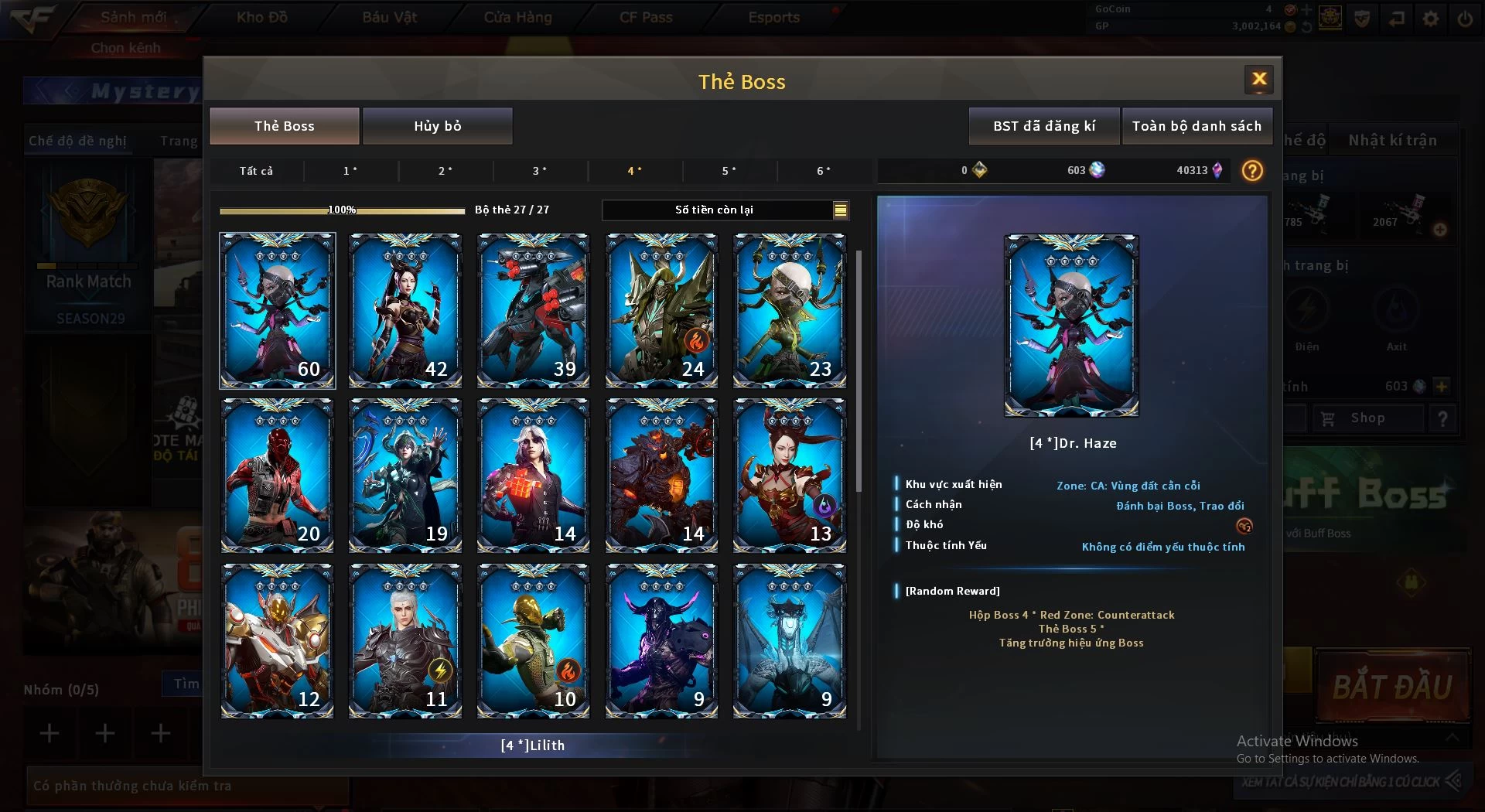Open BST đã đăng kí collection
The width and height of the screenshot is (1485, 812).
(1043, 126)
